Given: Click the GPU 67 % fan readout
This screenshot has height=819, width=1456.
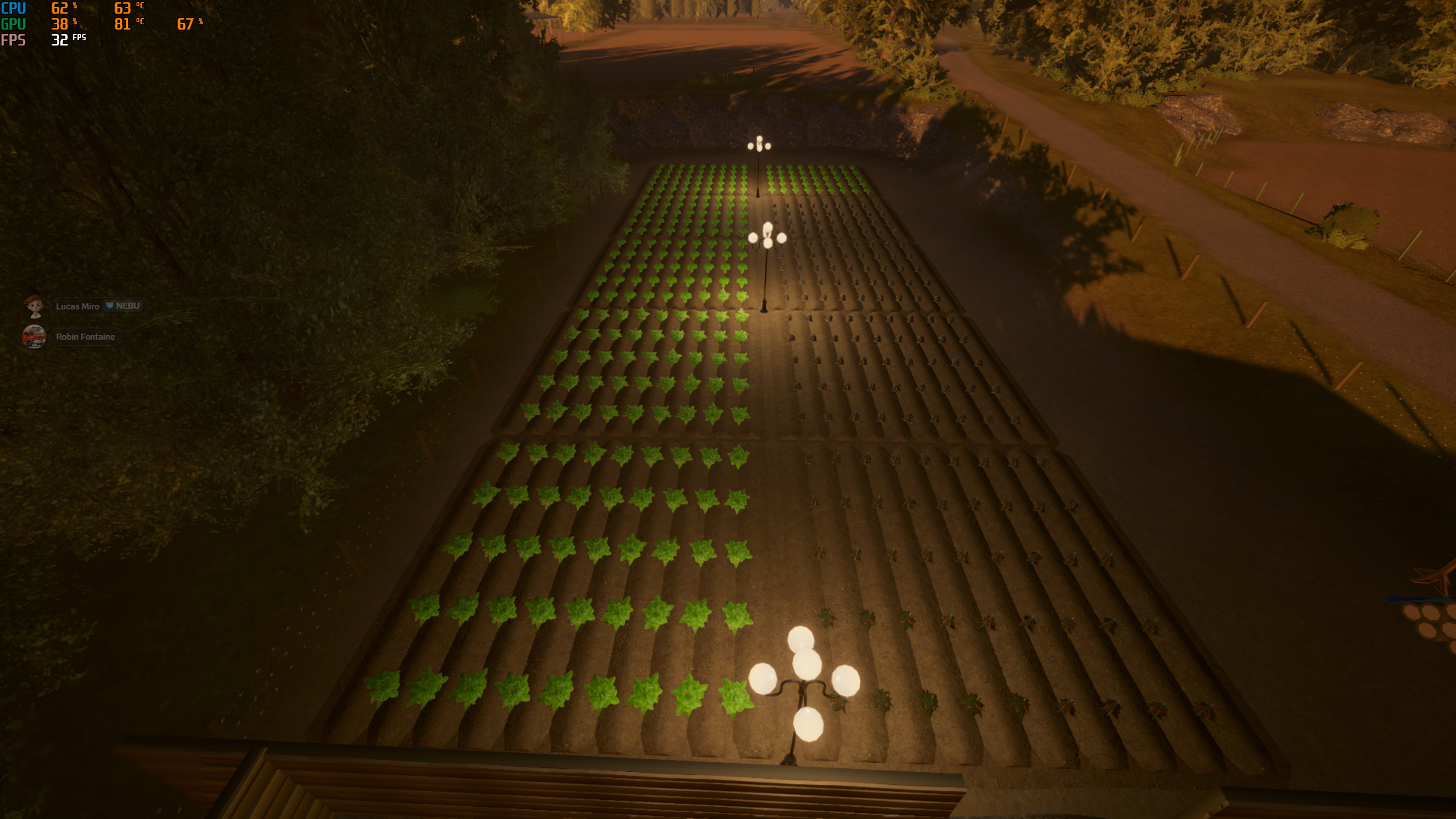Looking at the screenshot, I should pyautogui.click(x=184, y=24).
